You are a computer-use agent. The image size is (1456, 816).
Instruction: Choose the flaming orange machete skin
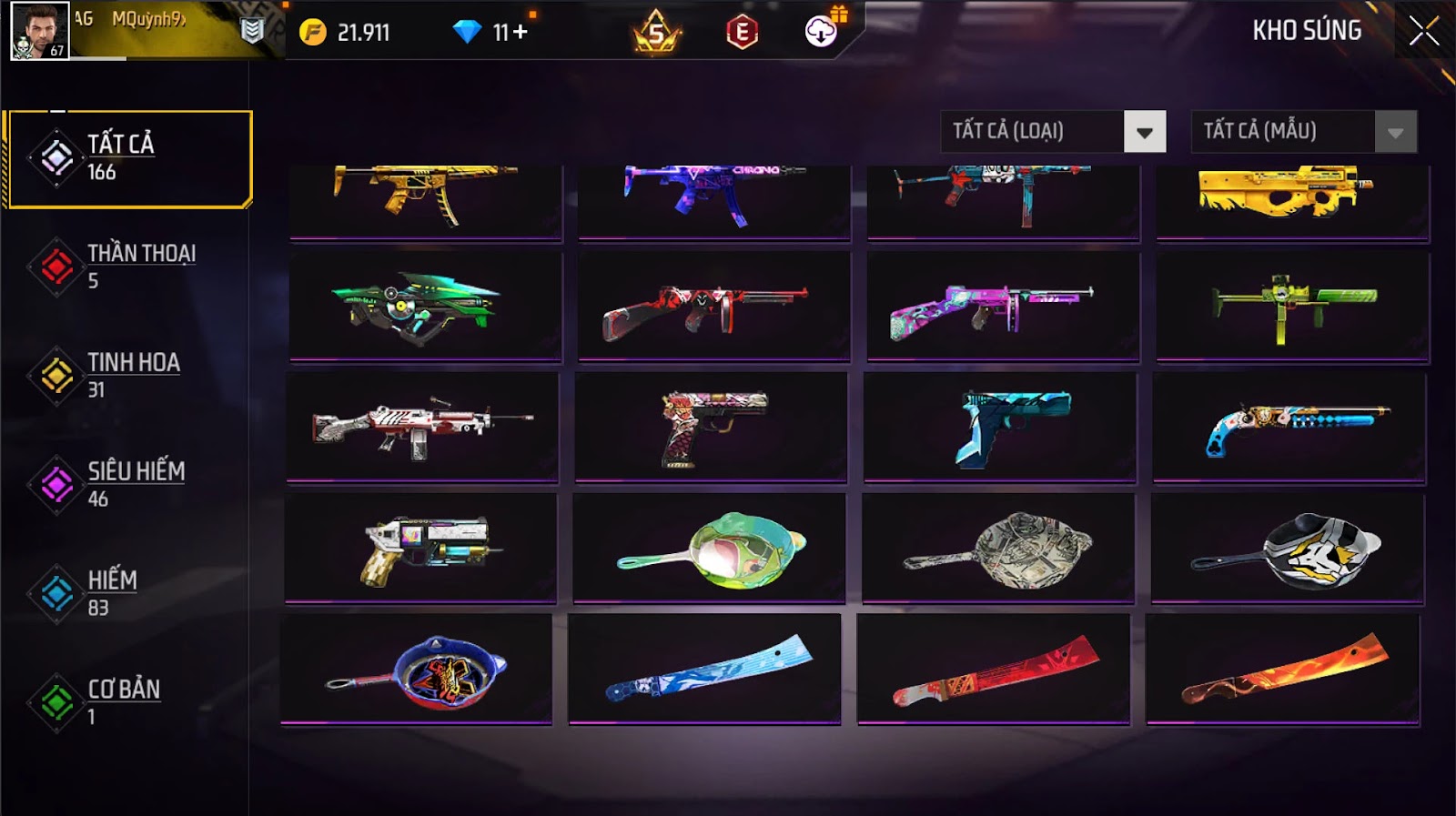(x=1282, y=670)
